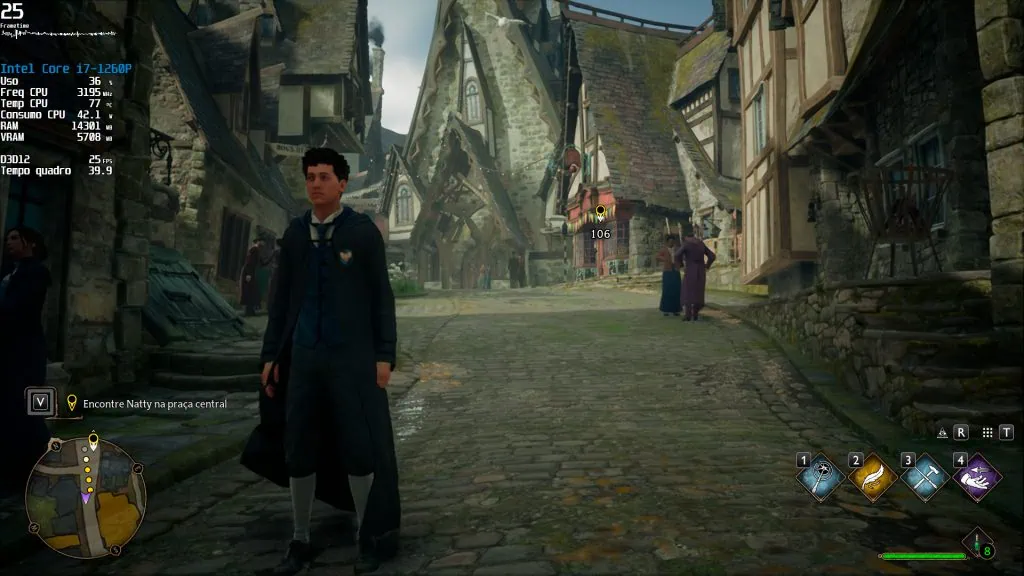Click the purple player arrow on the minimap
The width and height of the screenshot is (1024, 576).
[x=87, y=496]
